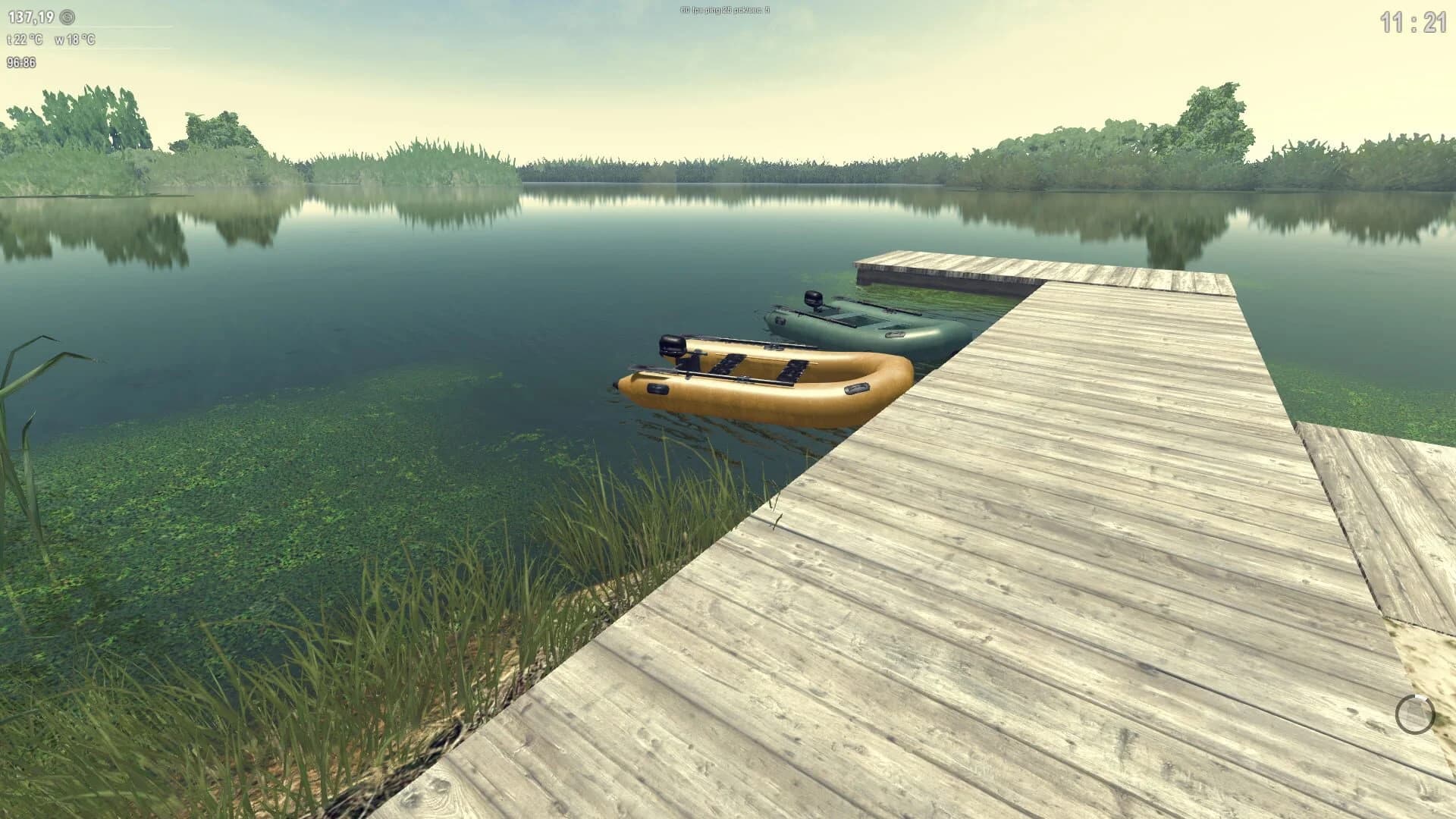This screenshot has width=1456, height=819.
Task: Select the air temperature t 22°C indicator
Action: (24, 39)
